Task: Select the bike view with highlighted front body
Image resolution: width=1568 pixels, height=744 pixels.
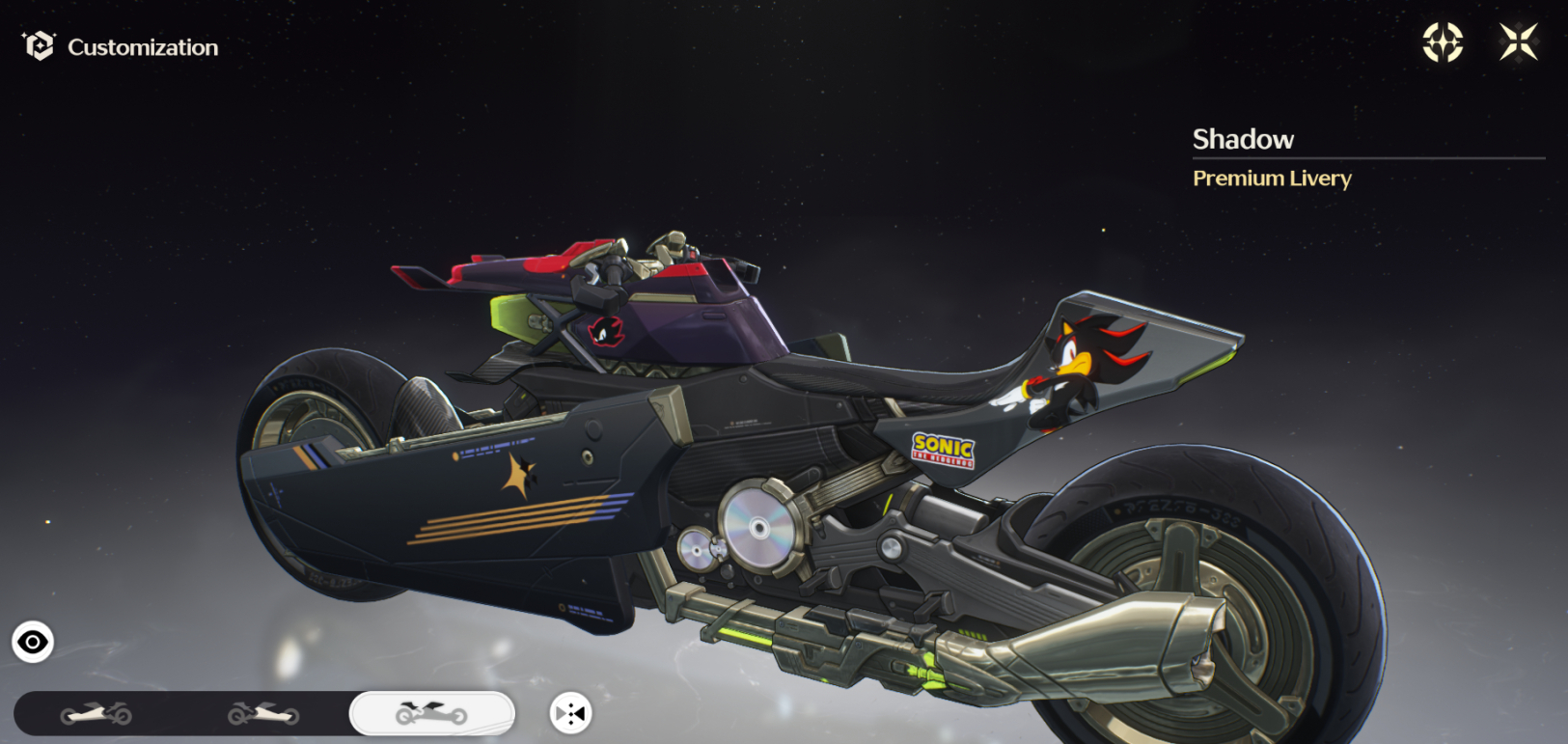Action: [96, 714]
